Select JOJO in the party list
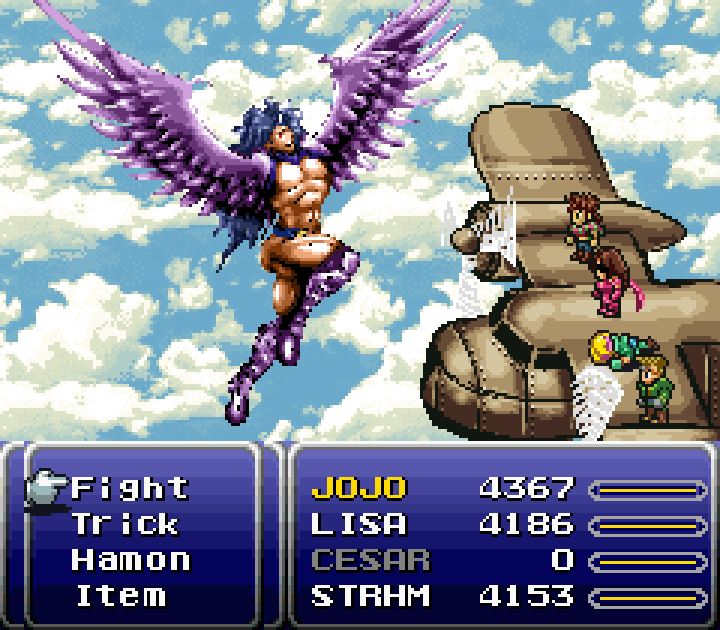720x630 pixels. pyautogui.click(x=359, y=488)
